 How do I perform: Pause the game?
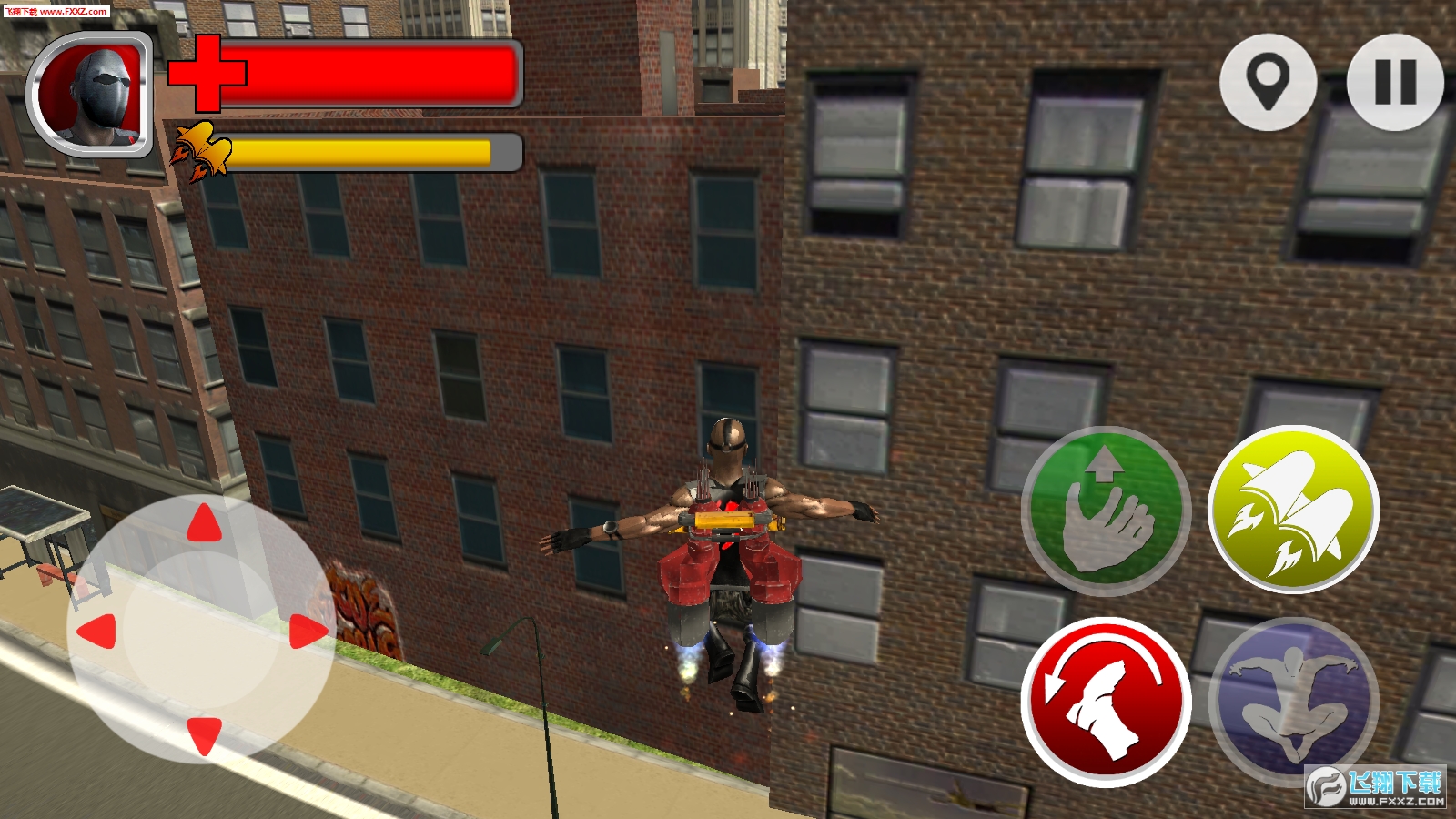tap(1394, 82)
